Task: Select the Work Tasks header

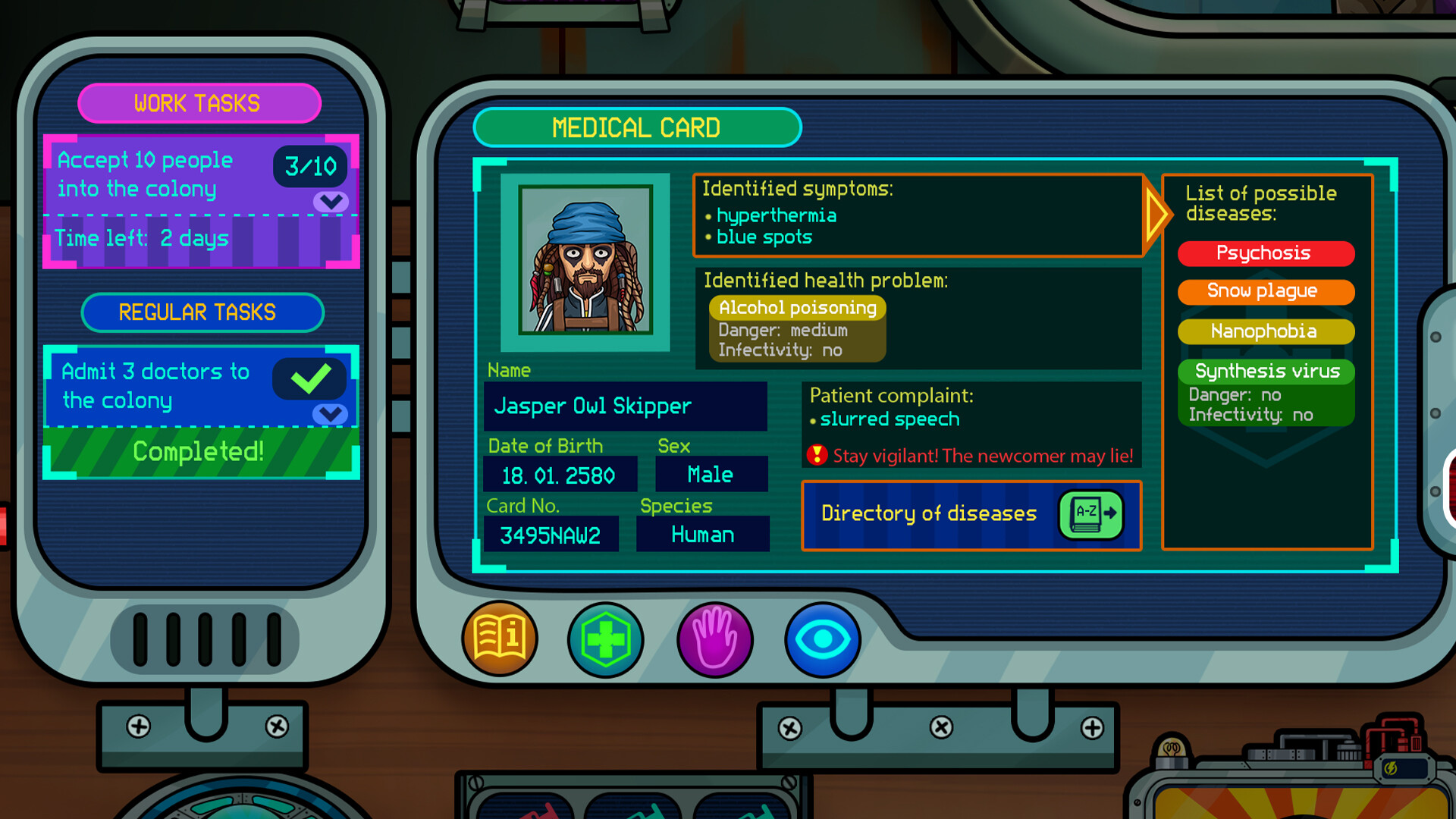Action: 198,103
